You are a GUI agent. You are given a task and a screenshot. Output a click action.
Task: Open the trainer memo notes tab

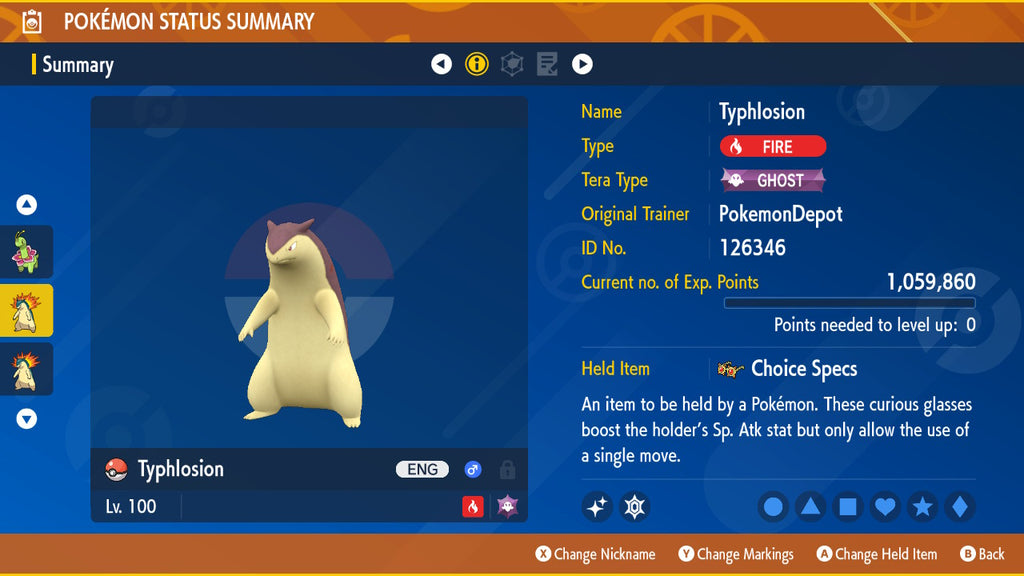pos(547,65)
